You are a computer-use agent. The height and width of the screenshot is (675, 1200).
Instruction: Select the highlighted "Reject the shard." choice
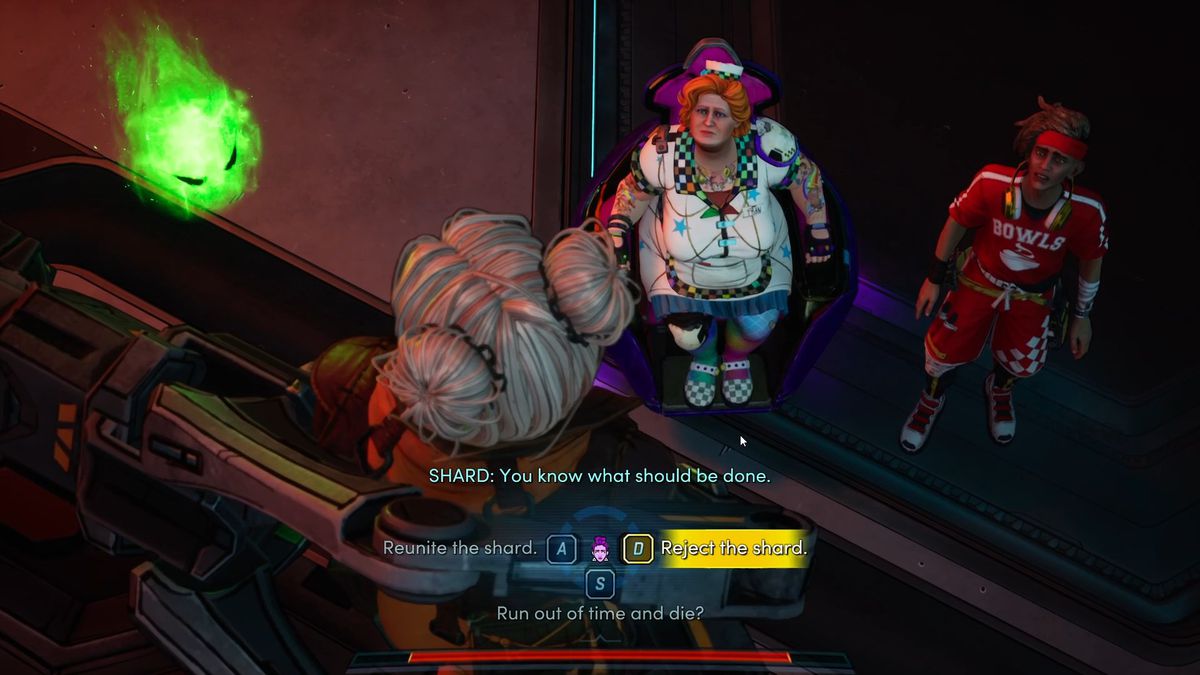733,548
